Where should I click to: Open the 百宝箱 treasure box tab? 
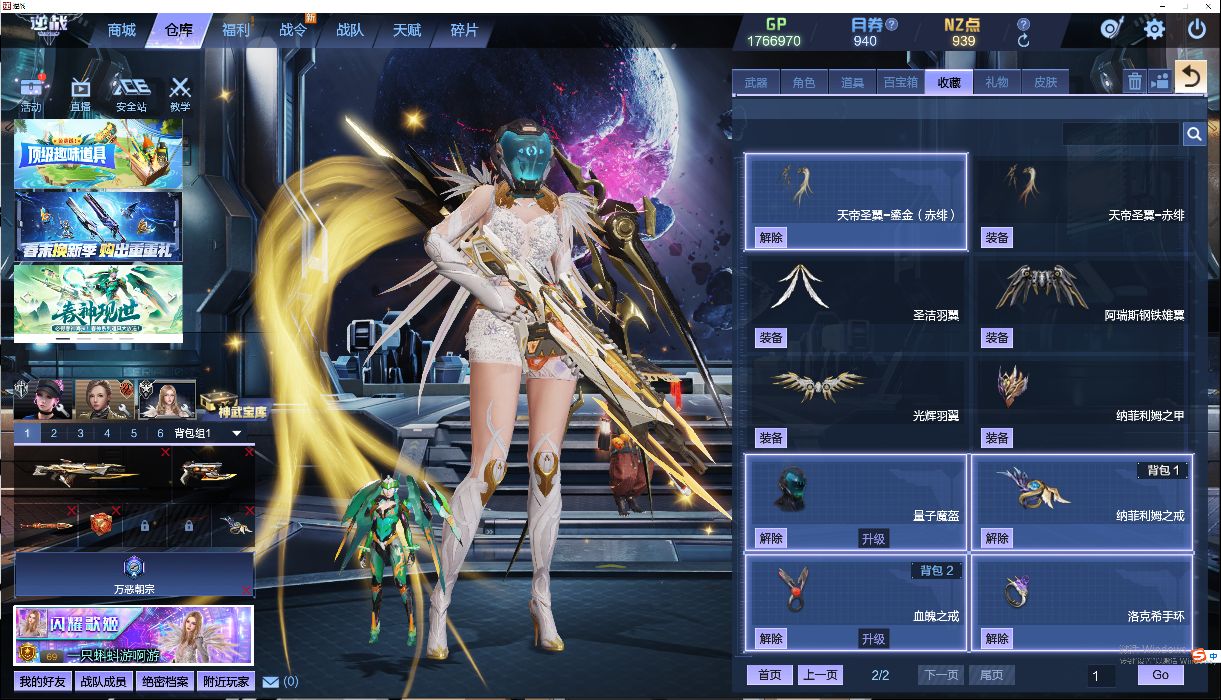coord(899,82)
